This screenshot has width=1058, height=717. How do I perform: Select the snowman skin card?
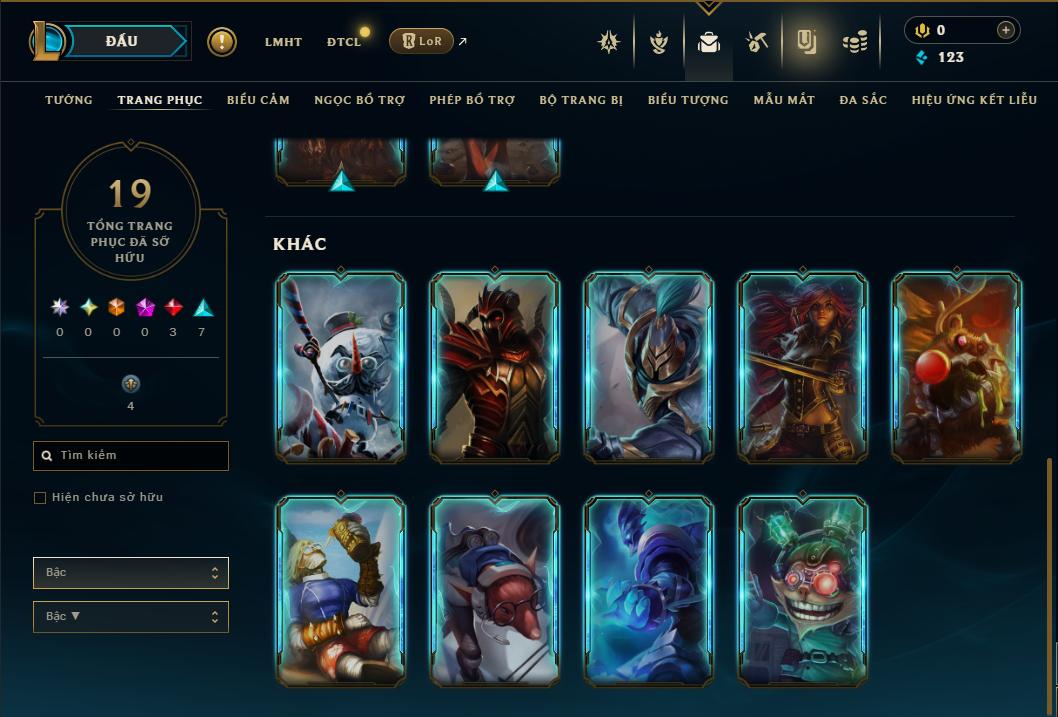341,367
